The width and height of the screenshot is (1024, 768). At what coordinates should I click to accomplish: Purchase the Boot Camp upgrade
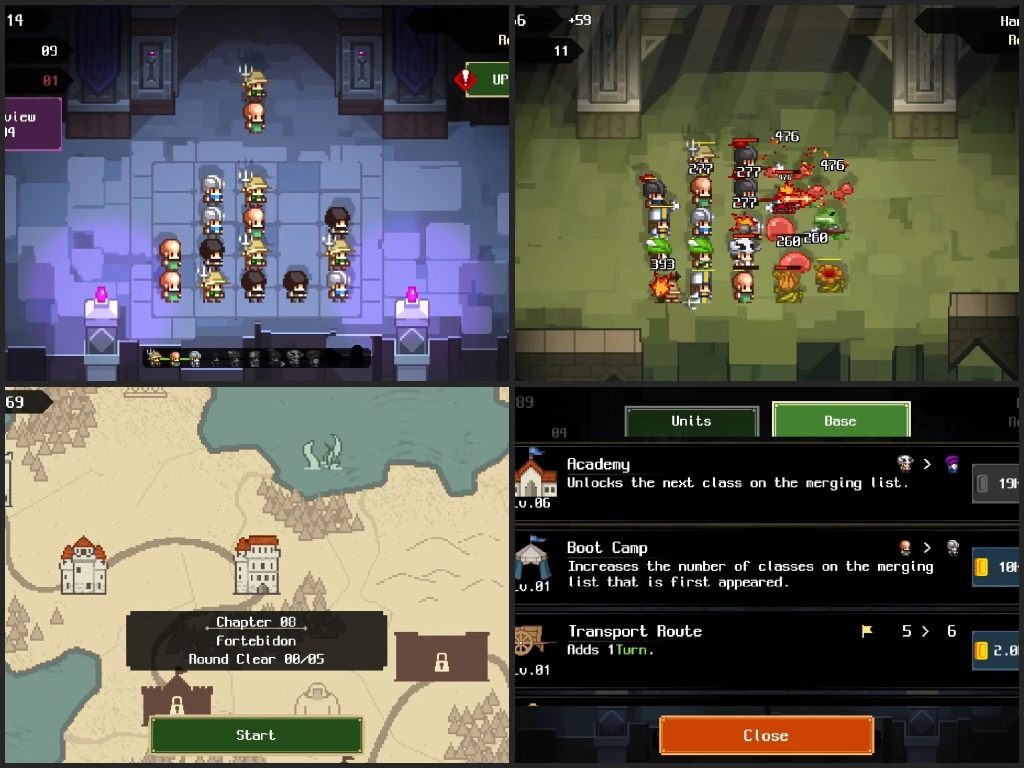point(997,567)
